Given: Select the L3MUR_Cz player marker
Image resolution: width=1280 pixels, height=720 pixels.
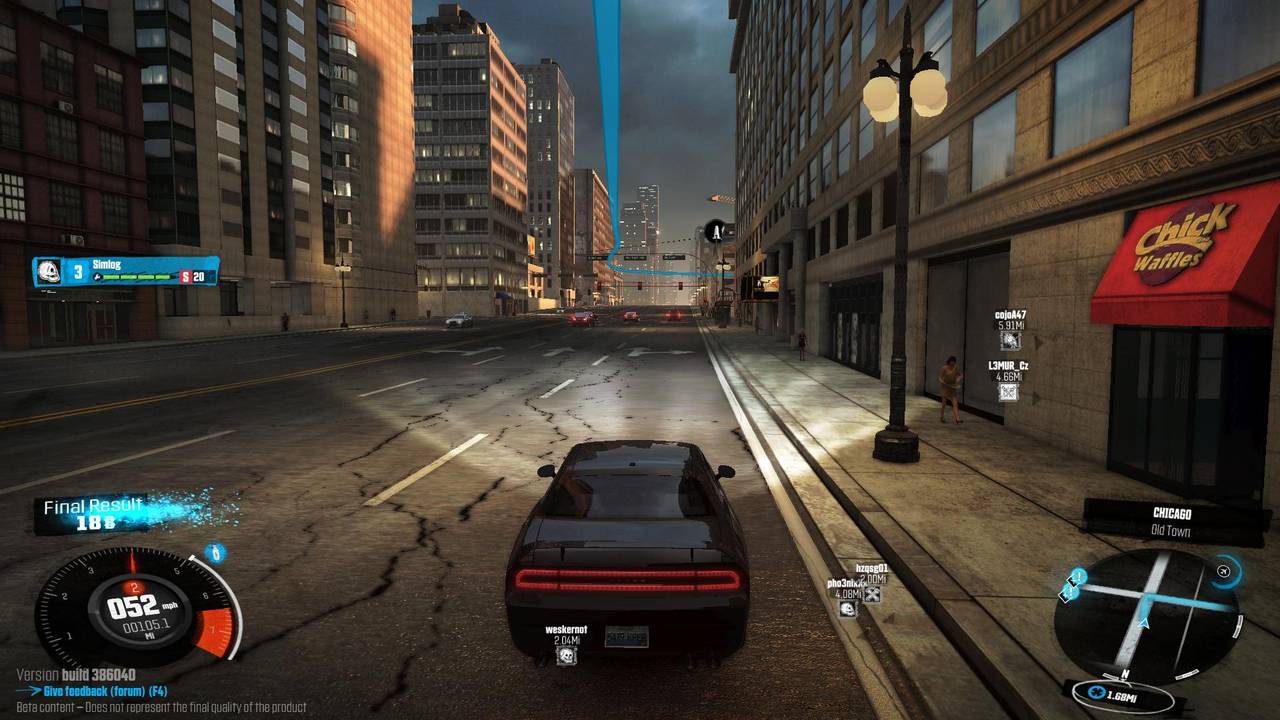Looking at the screenshot, I should click(1007, 392).
